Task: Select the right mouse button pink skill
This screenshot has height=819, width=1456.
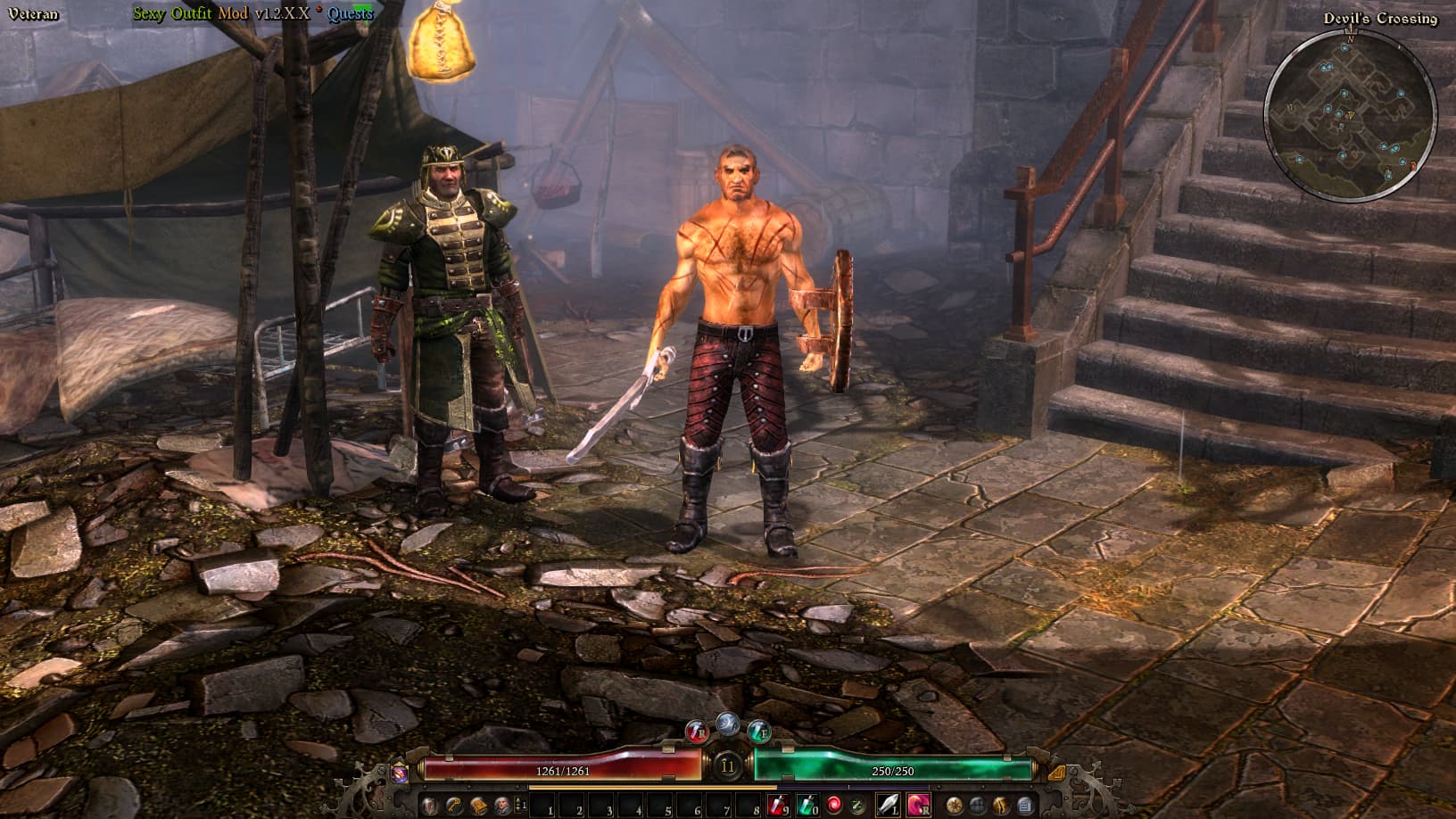Action: tap(918, 806)
